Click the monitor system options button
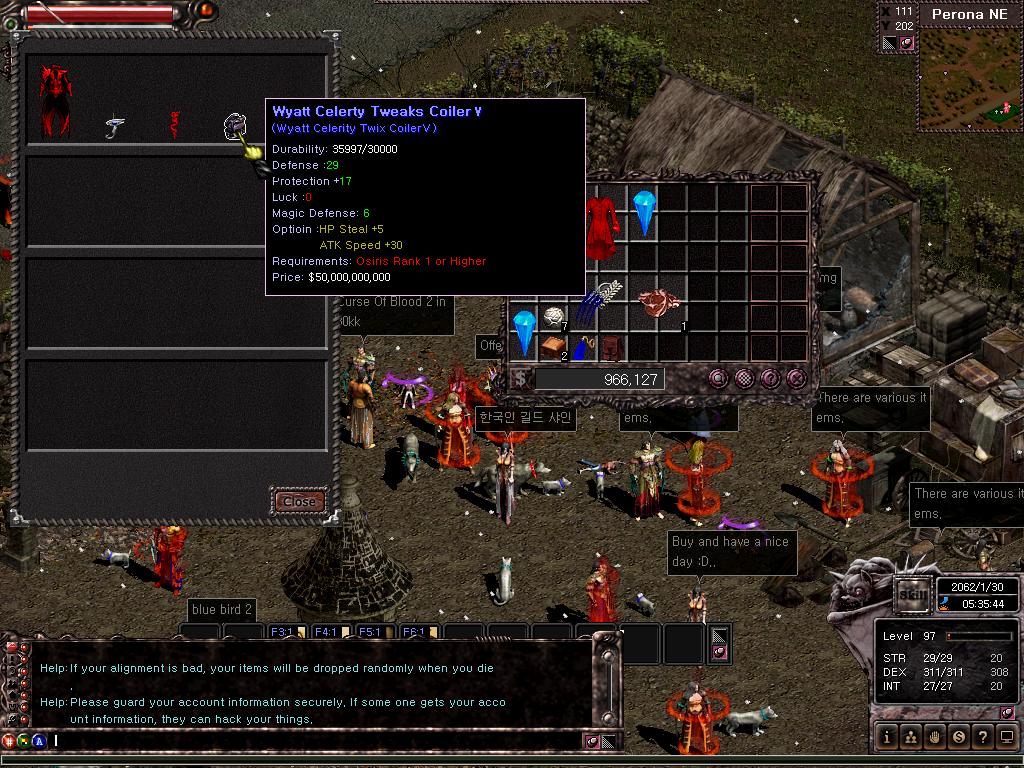The image size is (1024, 768). 1007,737
